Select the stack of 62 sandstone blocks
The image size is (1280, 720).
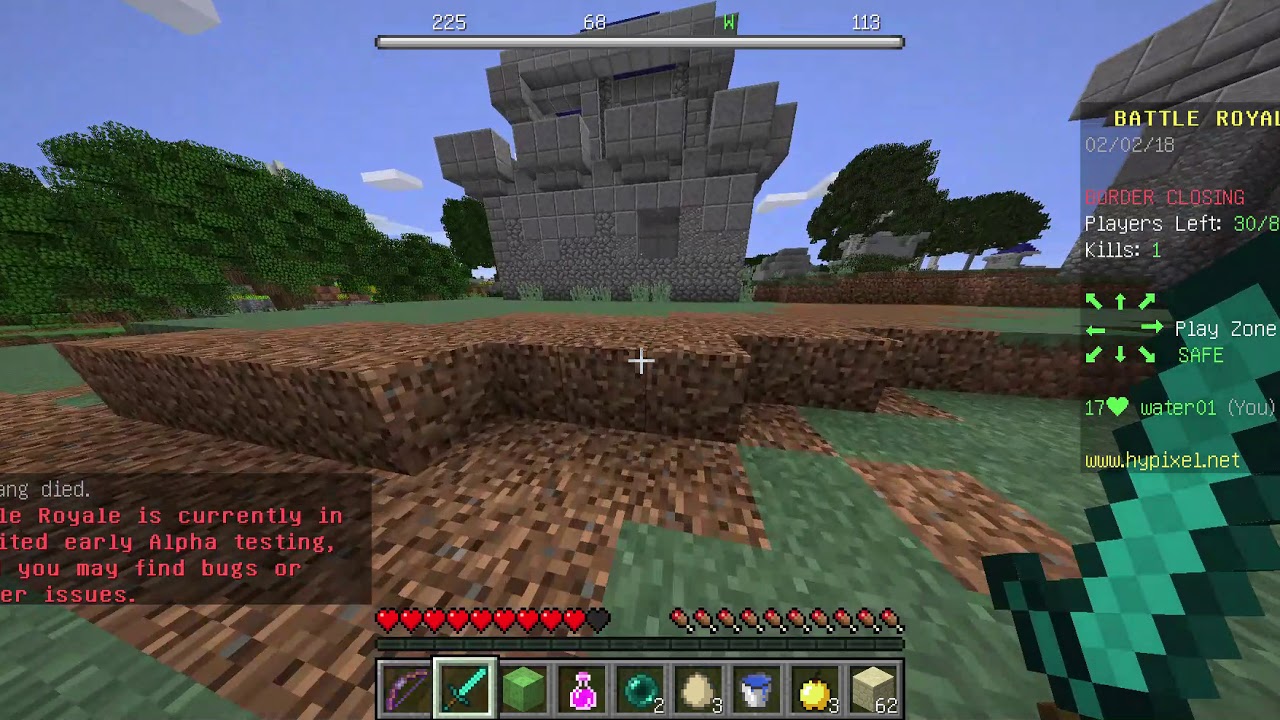click(875, 686)
